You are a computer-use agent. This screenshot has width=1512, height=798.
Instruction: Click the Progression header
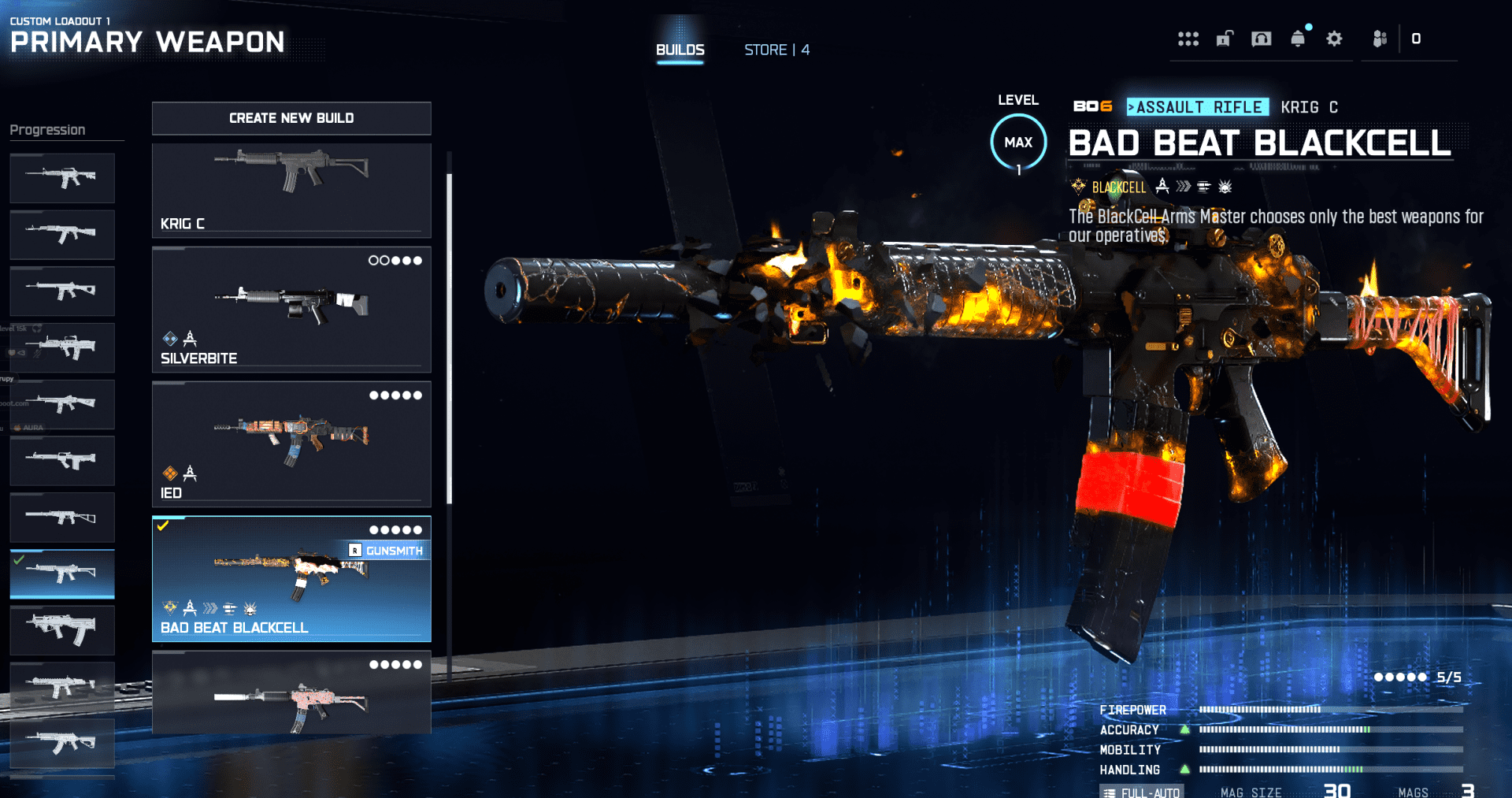click(x=47, y=130)
